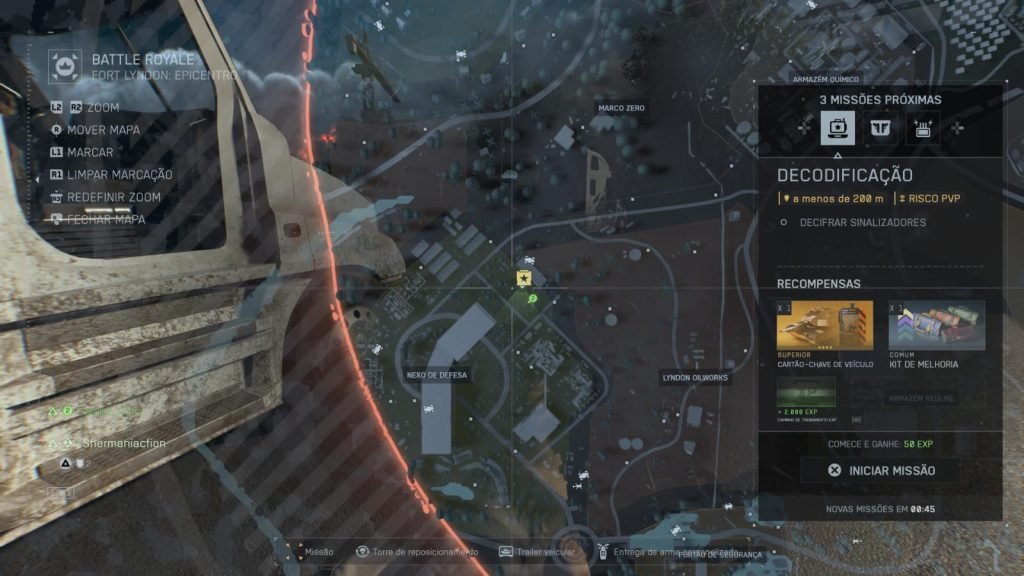Viewport: 1024px width, 576px height.
Task: View the Kit de Melhoria reward
Action: [936, 326]
